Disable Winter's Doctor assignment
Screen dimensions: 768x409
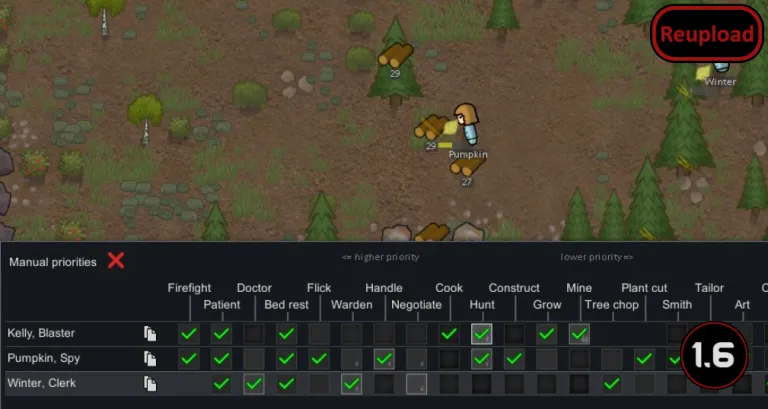(254, 383)
